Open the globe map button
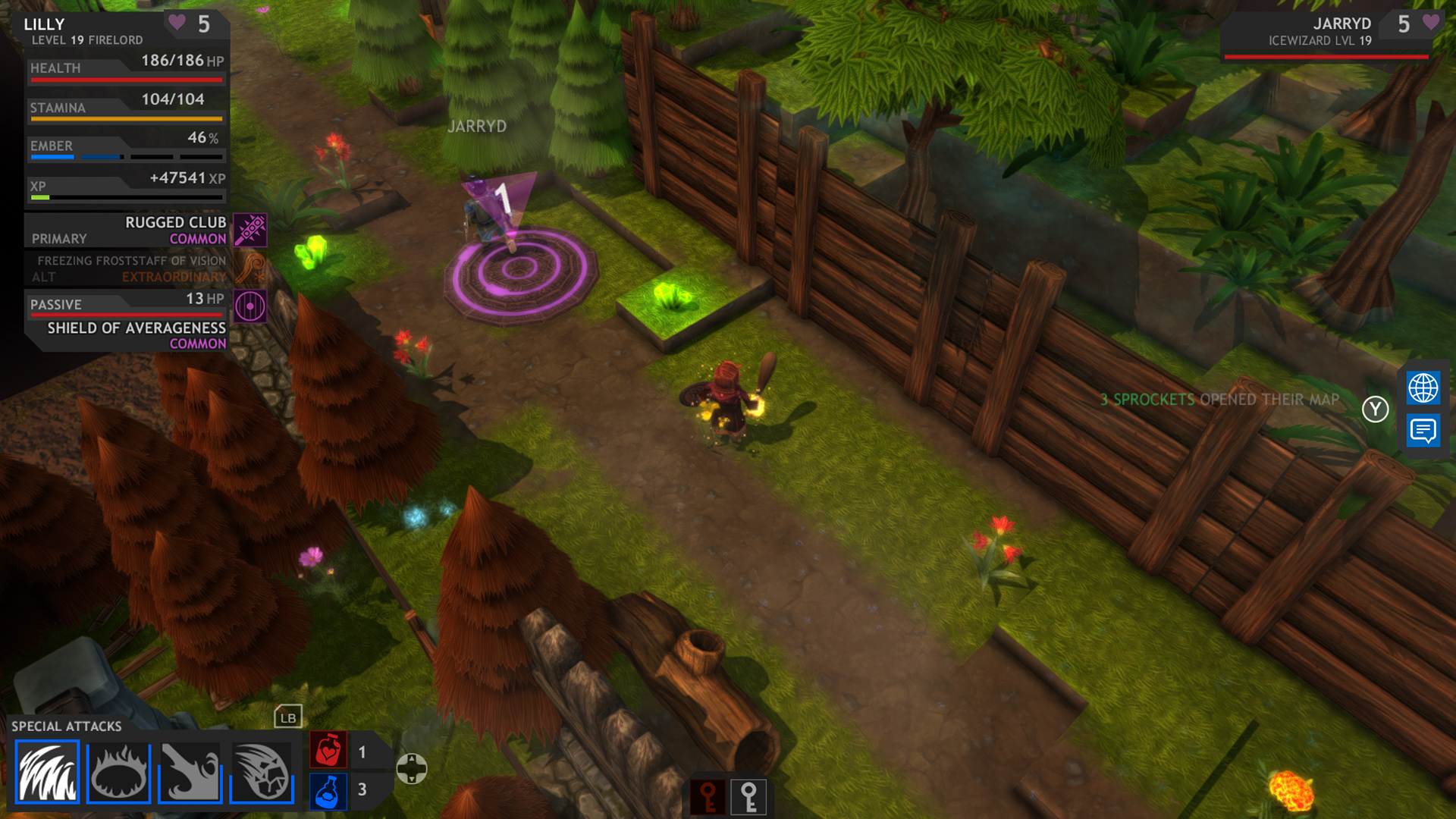This screenshot has width=1456, height=819. point(1423,388)
